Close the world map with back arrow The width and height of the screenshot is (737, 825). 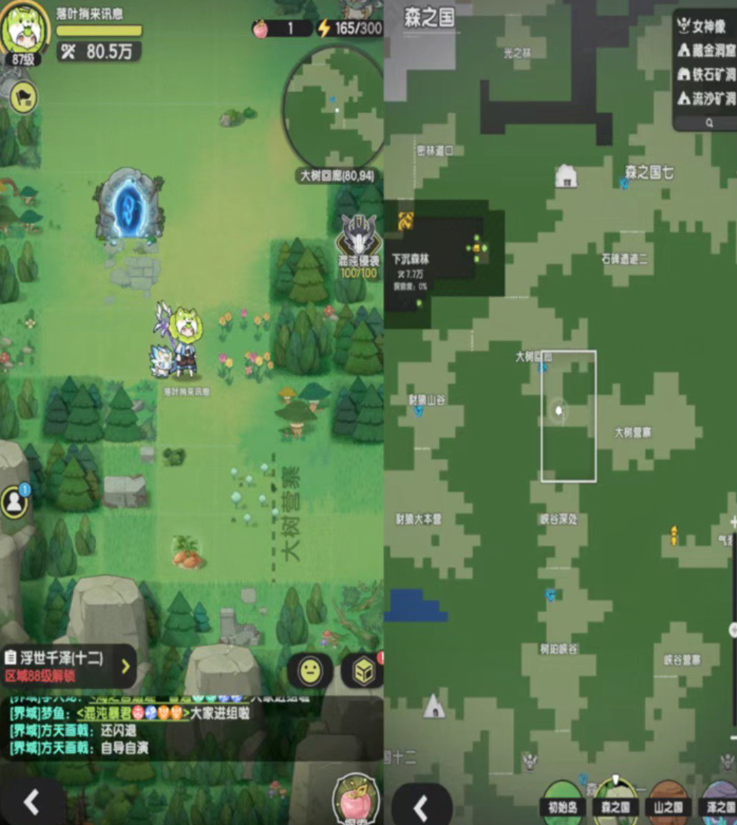coord(421,805)
